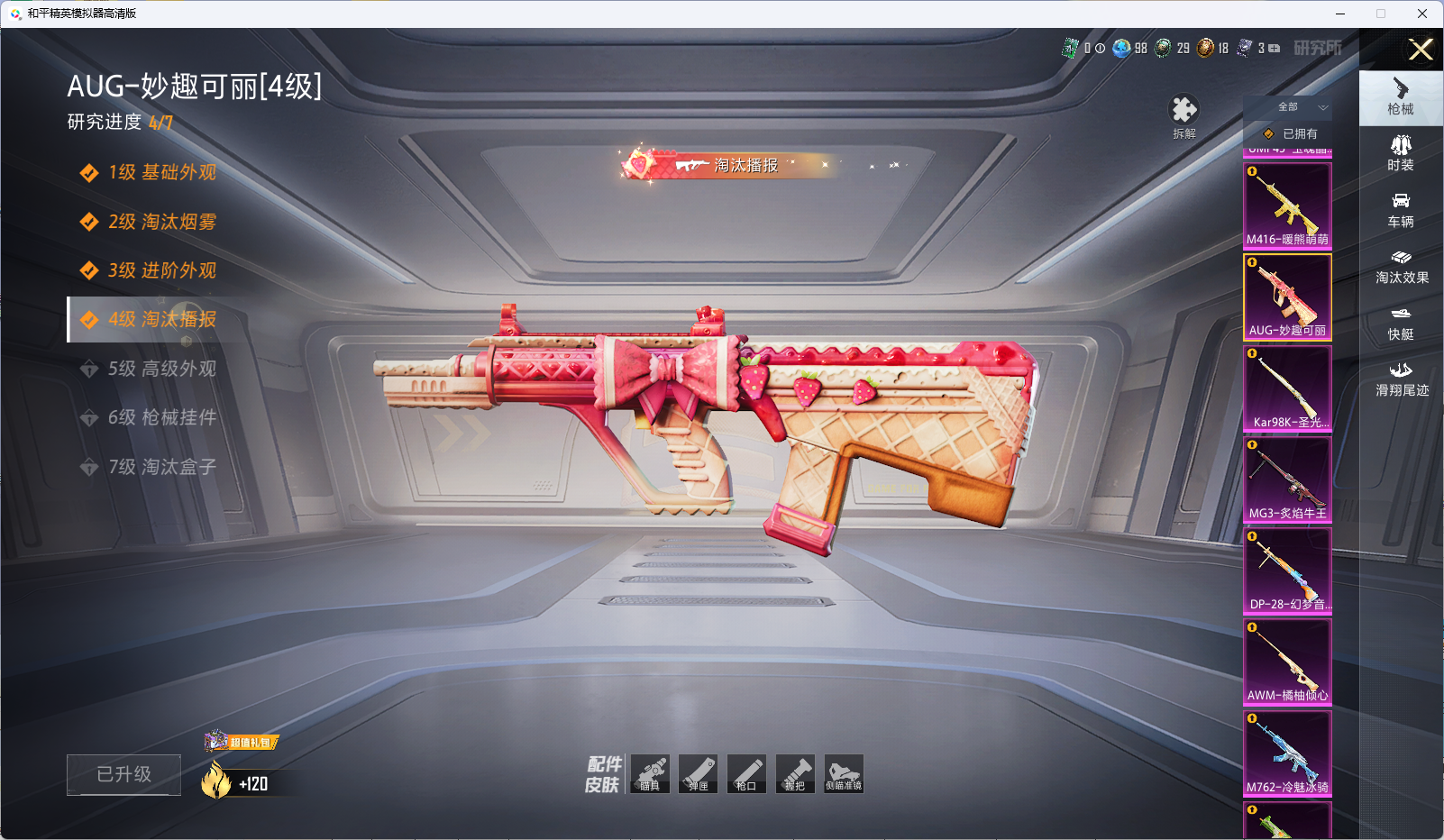Choose level 2 淘汰烟雾 entry
This screenshot has width=1444, height=840.
pyautogui.click(x=162, y=222)
